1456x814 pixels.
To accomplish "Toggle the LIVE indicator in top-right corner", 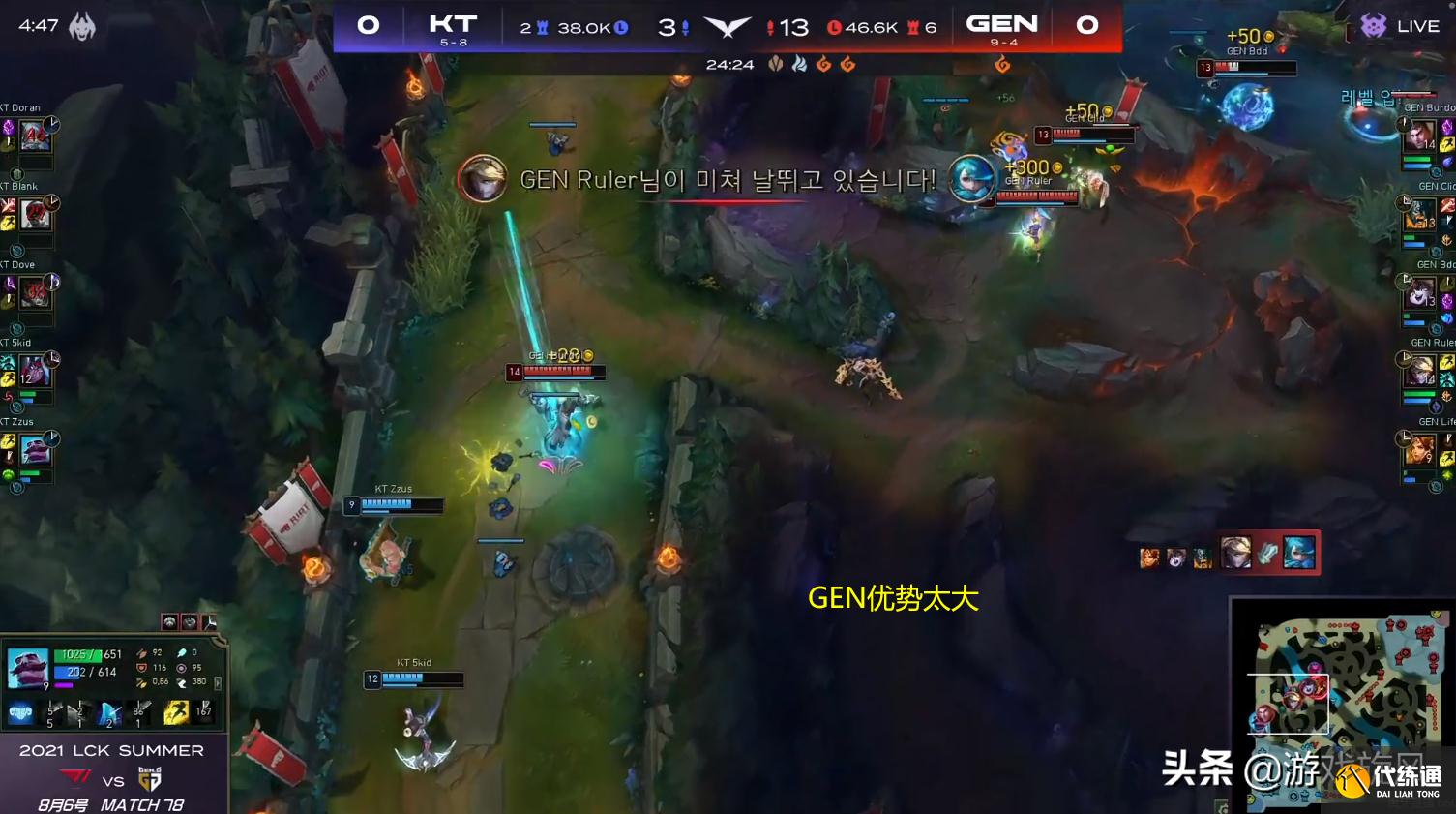I will (x=1415, y=25).
